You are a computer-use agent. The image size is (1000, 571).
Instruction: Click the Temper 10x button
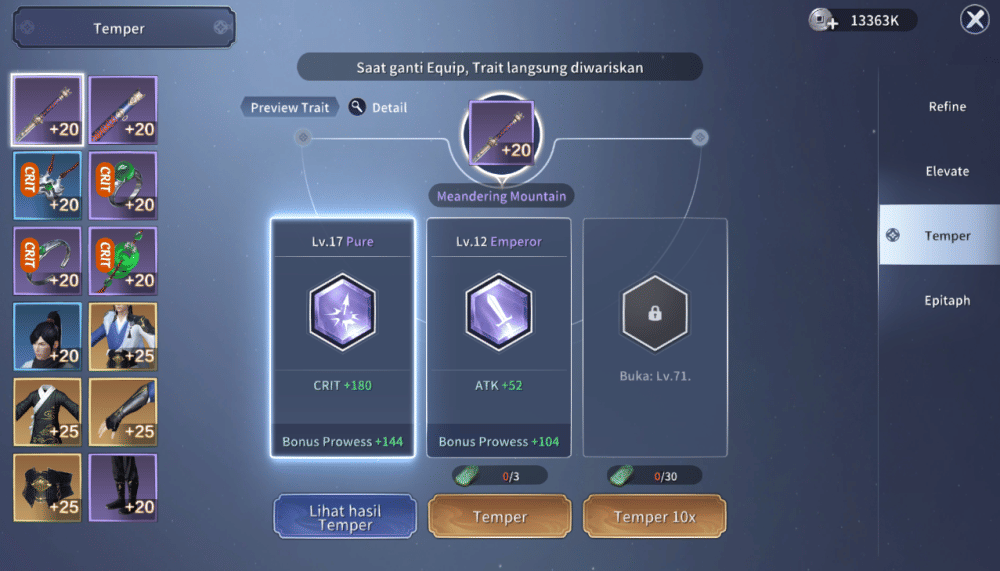coord(654,517)
